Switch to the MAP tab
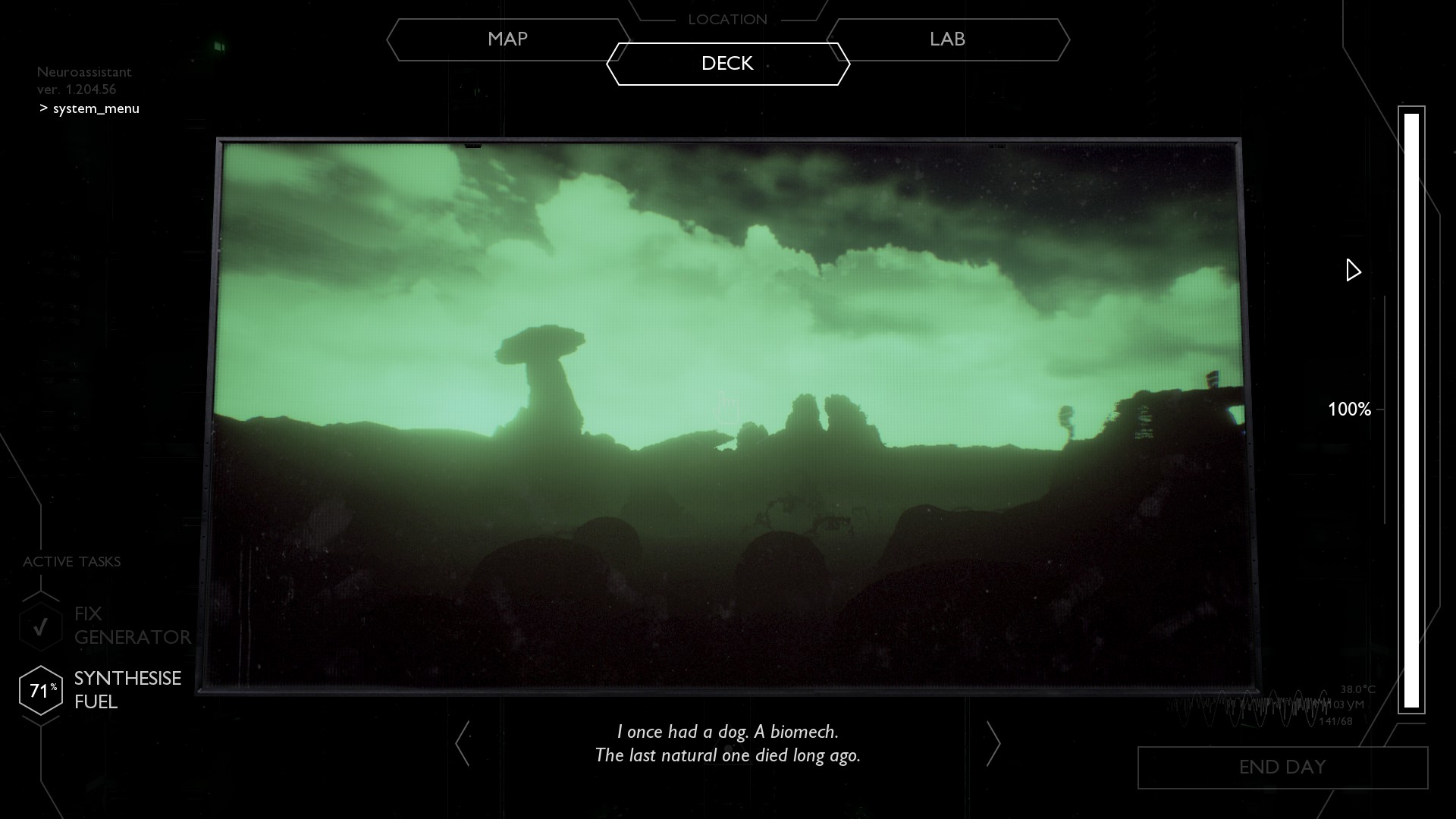The image size is (1456, 819). point(507,39)
